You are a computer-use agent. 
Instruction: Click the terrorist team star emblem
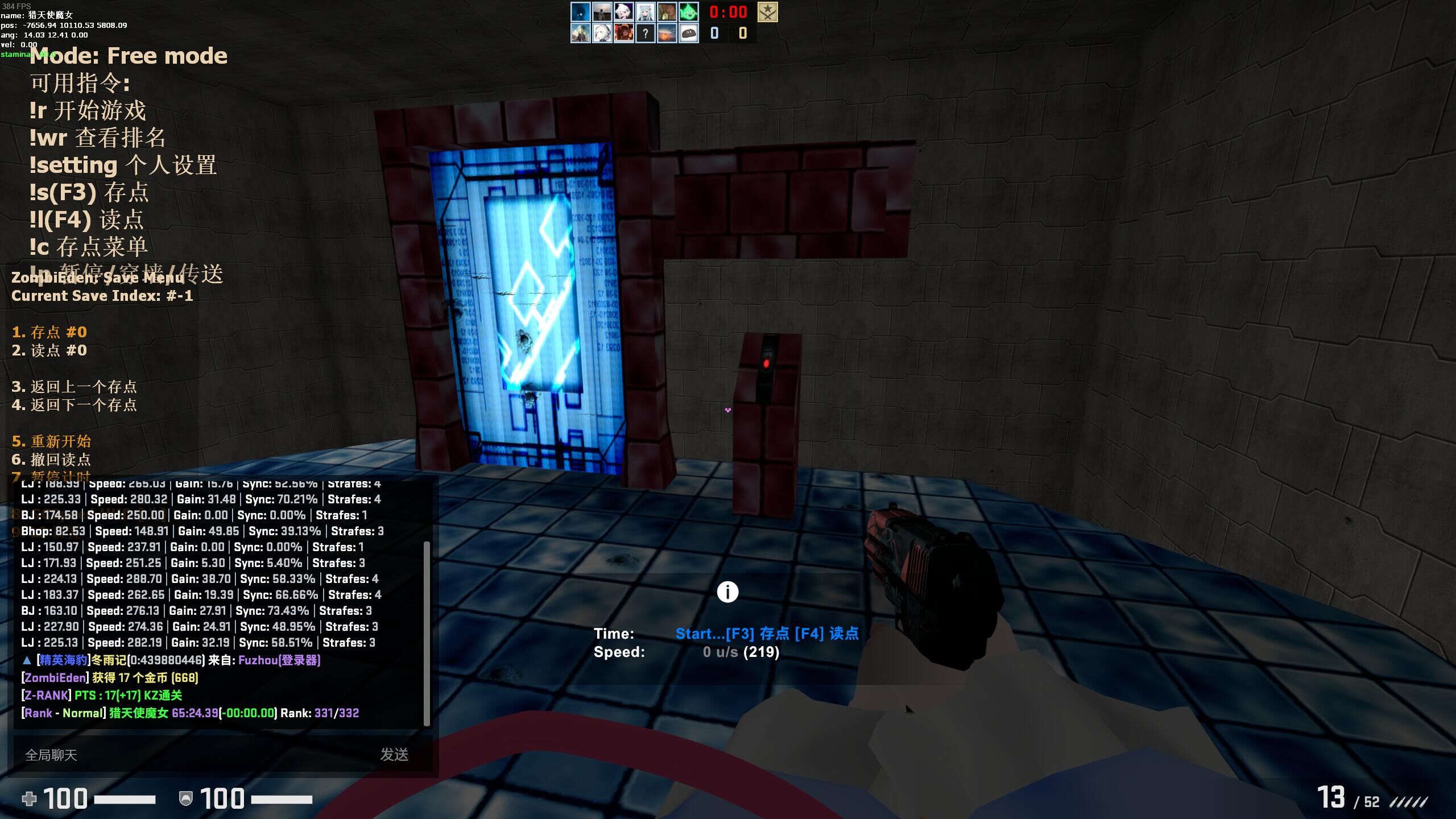[x=767, y=12]
